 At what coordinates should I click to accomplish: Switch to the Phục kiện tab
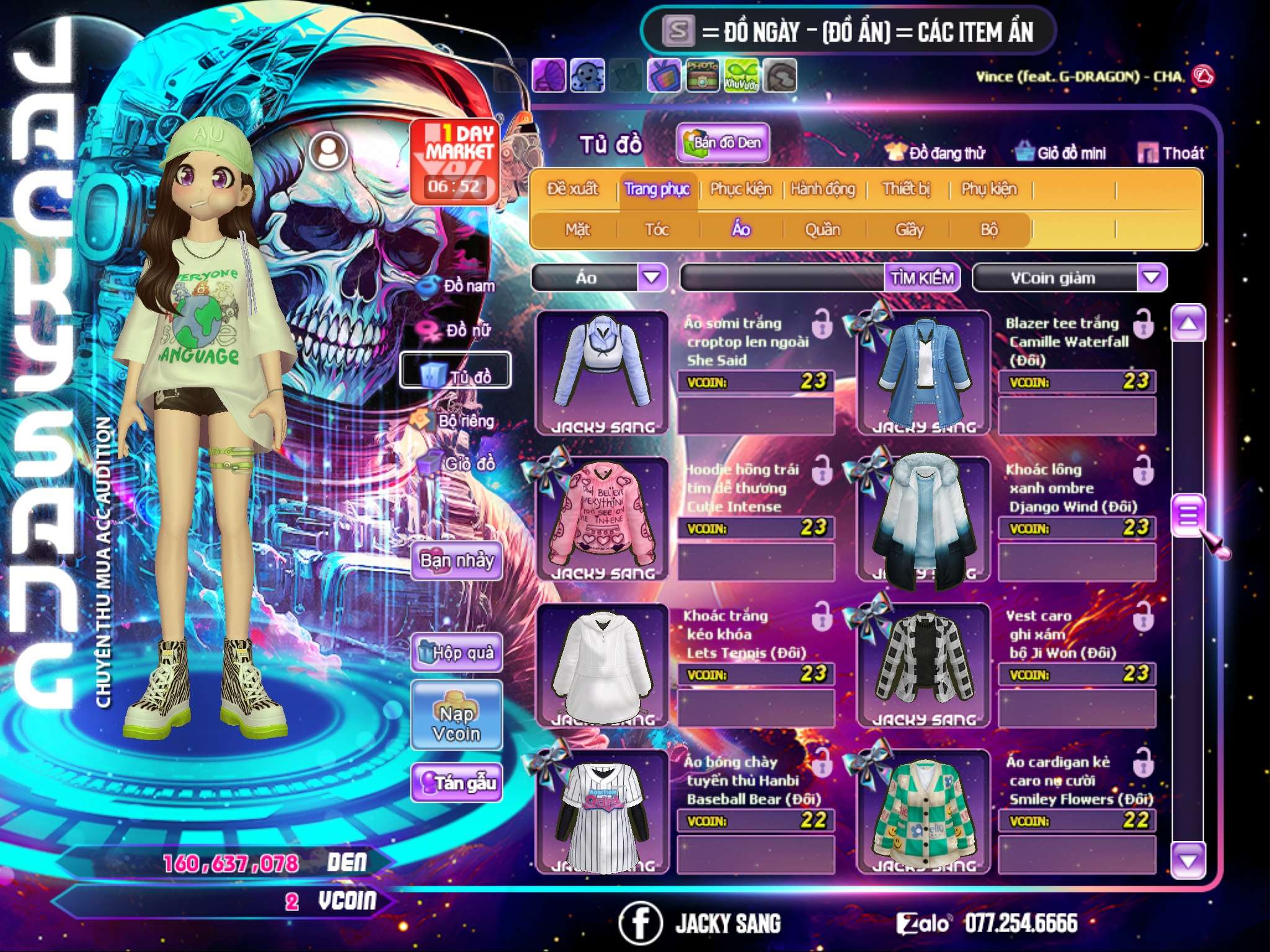740,189
